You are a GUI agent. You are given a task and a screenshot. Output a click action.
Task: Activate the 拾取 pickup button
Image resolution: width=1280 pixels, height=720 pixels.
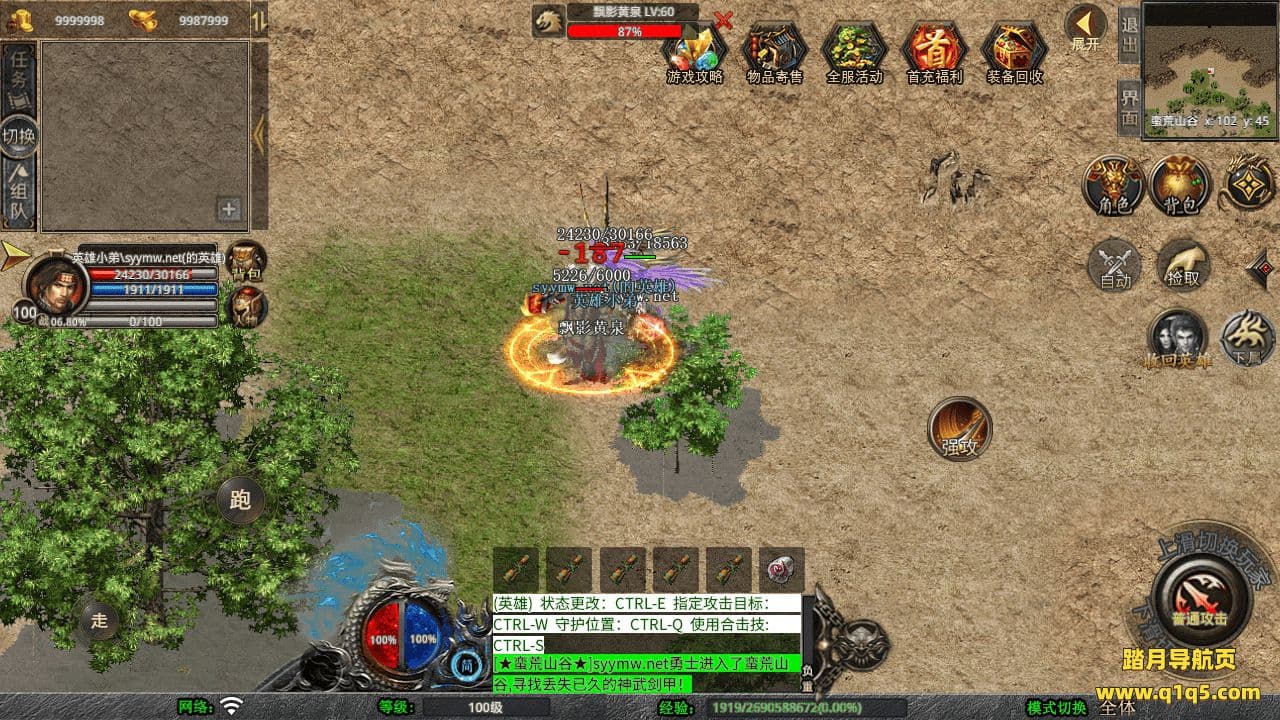click(x=1183, y=265)
